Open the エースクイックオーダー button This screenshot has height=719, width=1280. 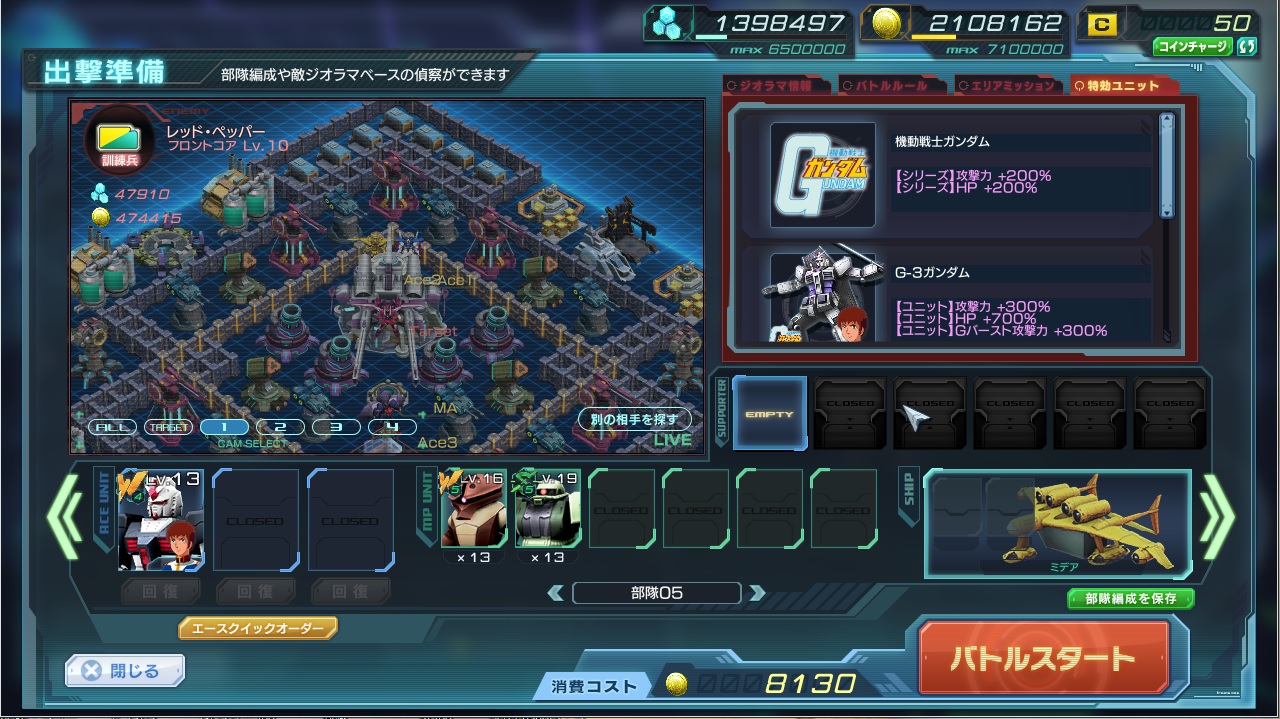[x=258, y=628]
